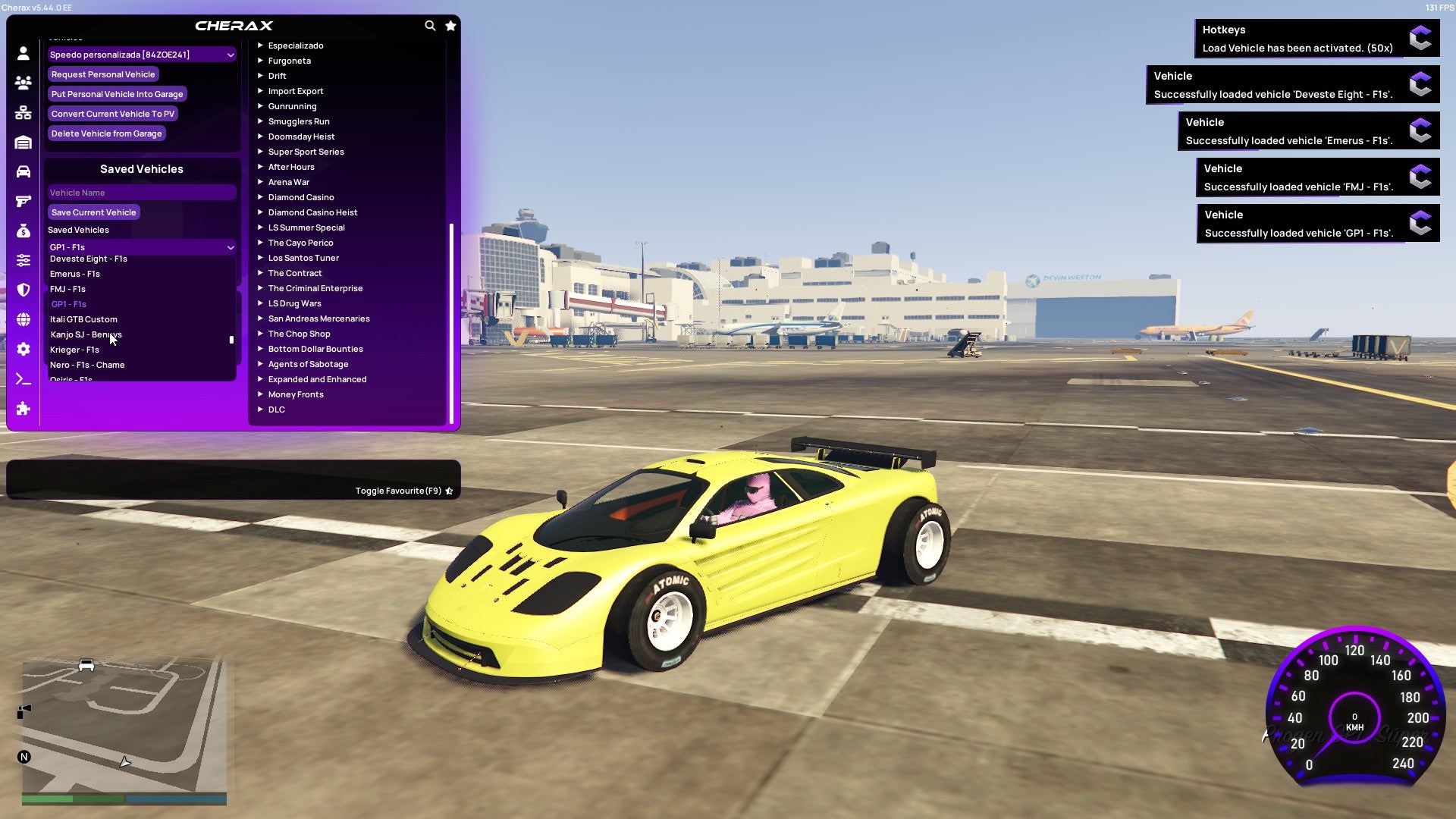This screenshot has height=819, width=1456.
Task: Expand the Doomsday Heist category
Action: [x=300, y=136]
